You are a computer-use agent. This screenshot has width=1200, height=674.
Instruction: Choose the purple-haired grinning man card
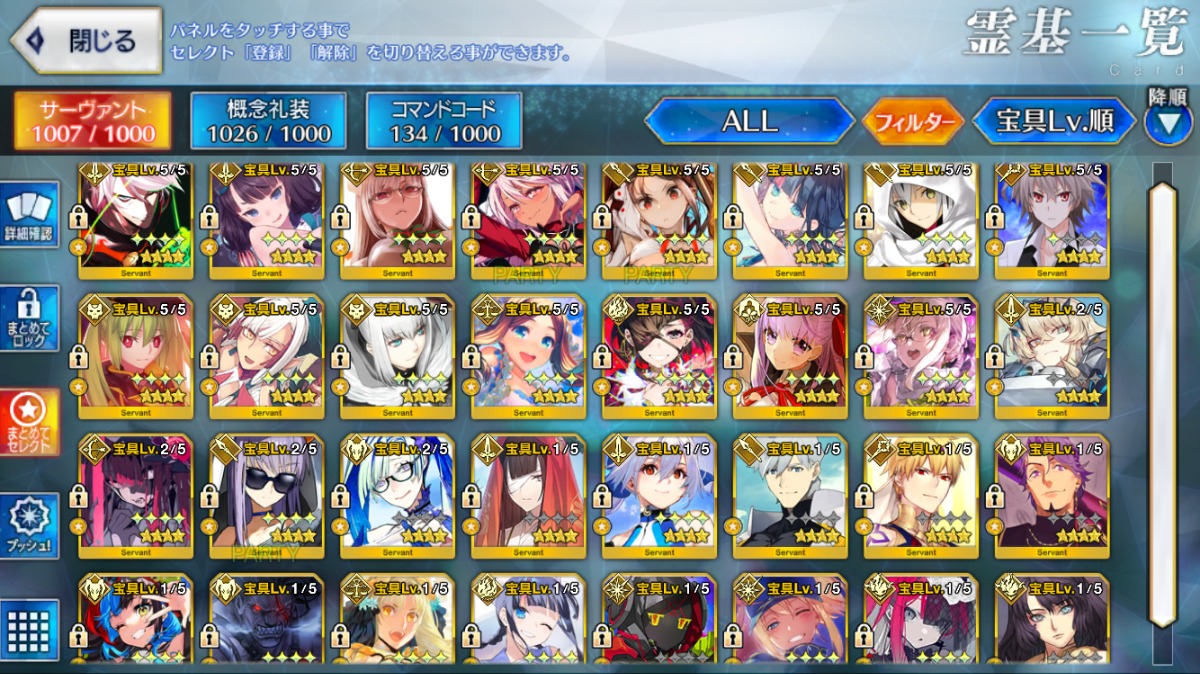tap(1052, 497)
